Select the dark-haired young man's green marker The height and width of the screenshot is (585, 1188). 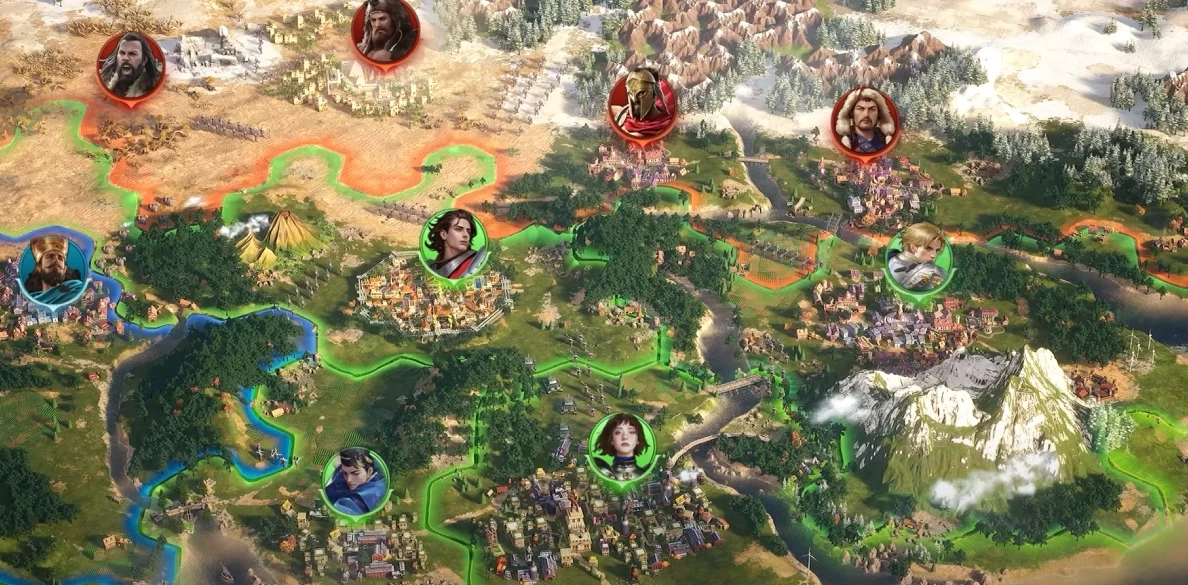[454, 245]
